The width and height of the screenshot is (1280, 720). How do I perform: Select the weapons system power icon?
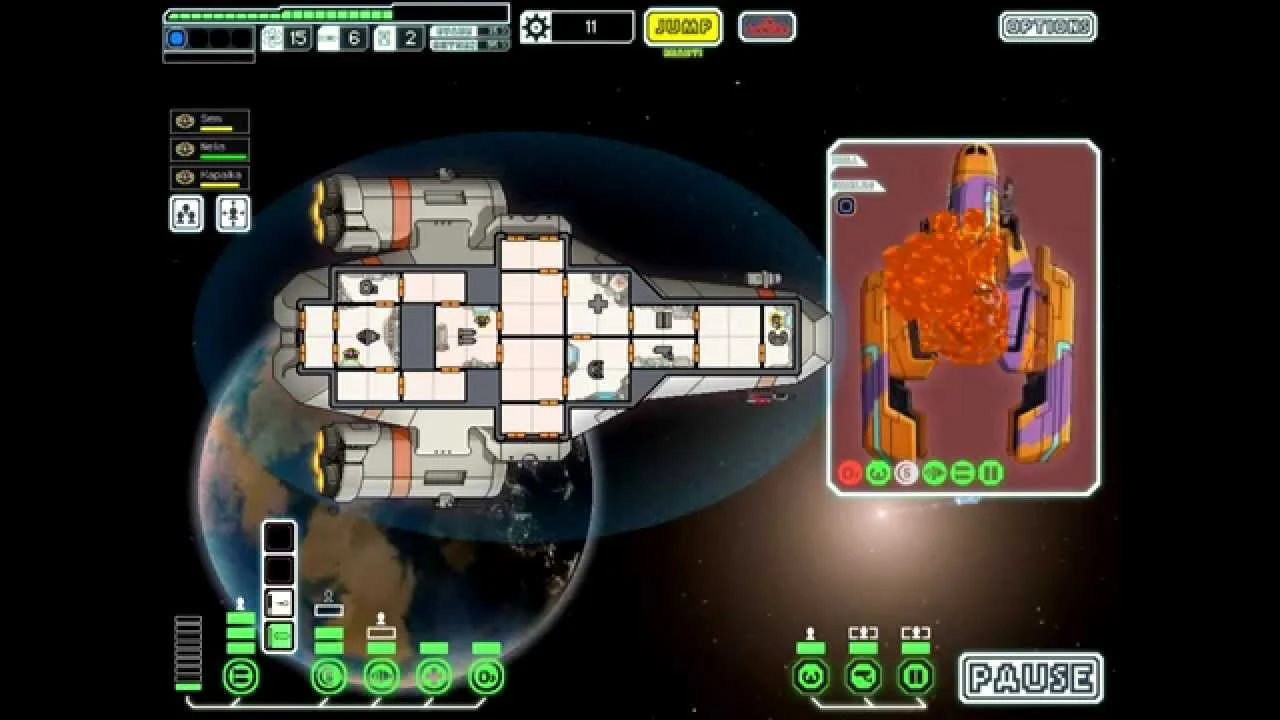(x=240, y=677)
